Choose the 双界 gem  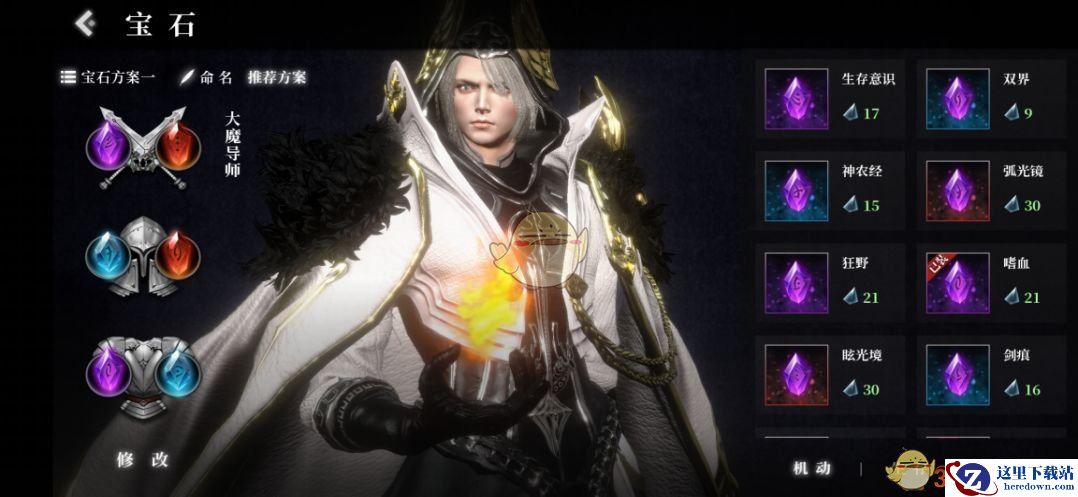[x=992, y=98]
